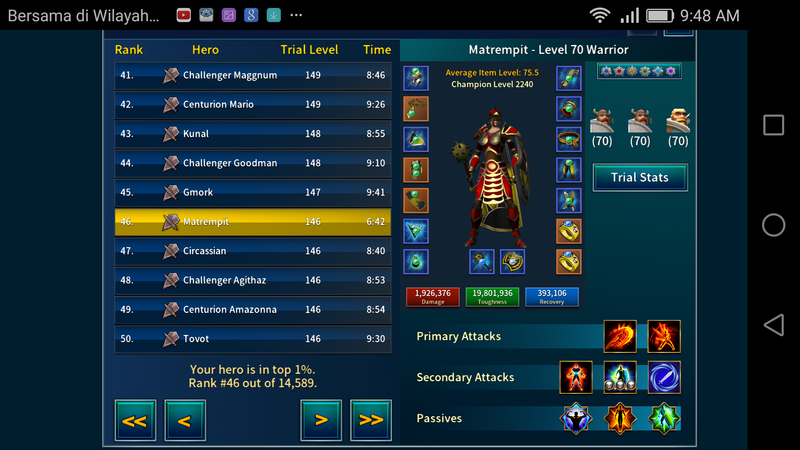The image size is (800, 450).
Task: Go to next leaderboard page
Action: (321, 420)
